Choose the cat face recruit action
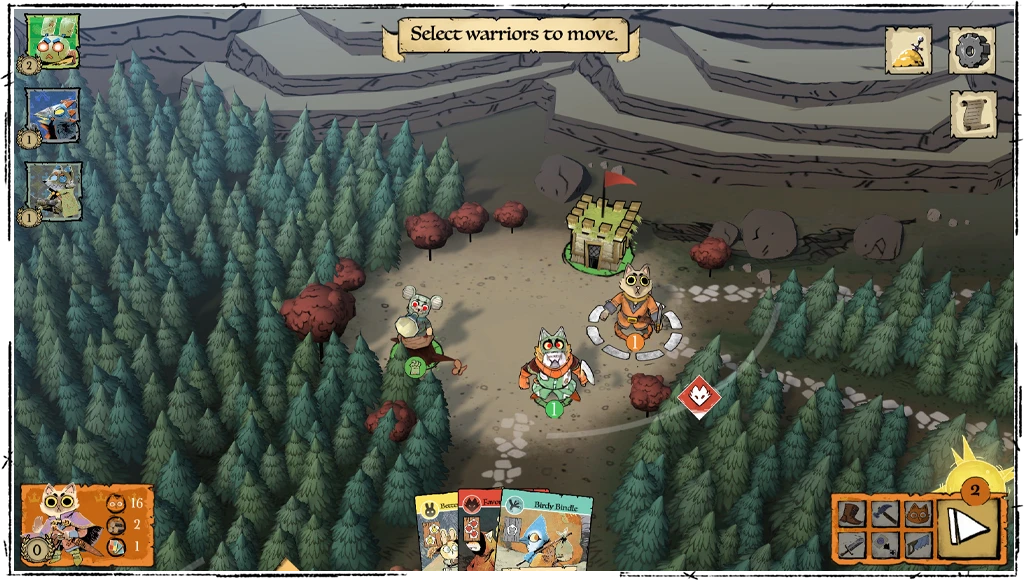 pyautogui.click(x=918, y=514)
